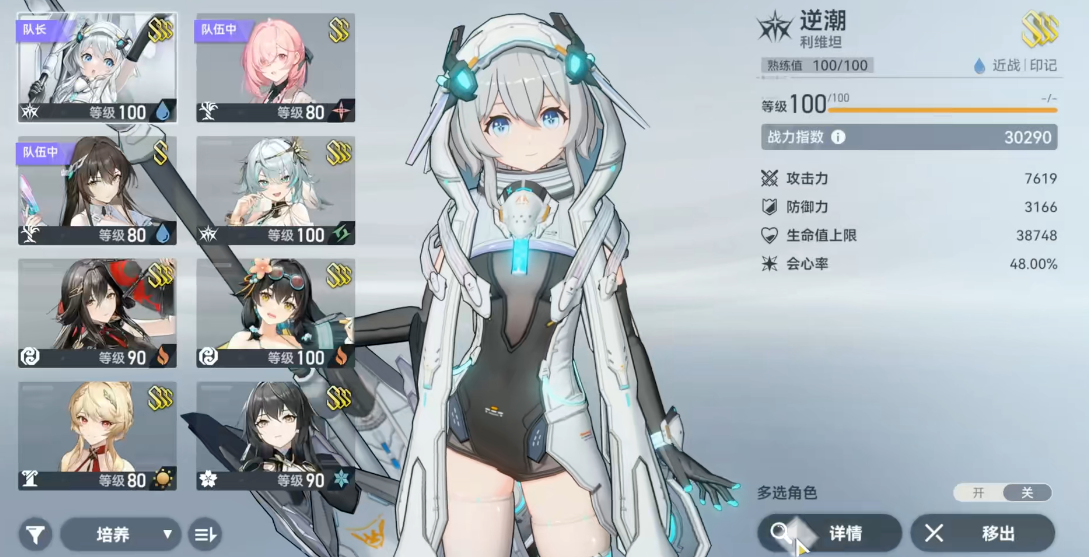This screenshot has height=557, width=1089.
Task: Open the character filter funnel button
Action: [x=35, y=534]
